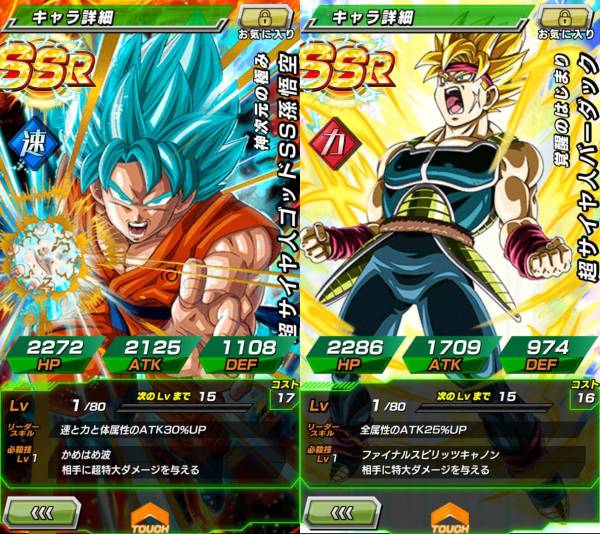This screenshot has width=600, height=534.
Task: Go back from Goku's character detail screen
Action: tap(43, 510)
